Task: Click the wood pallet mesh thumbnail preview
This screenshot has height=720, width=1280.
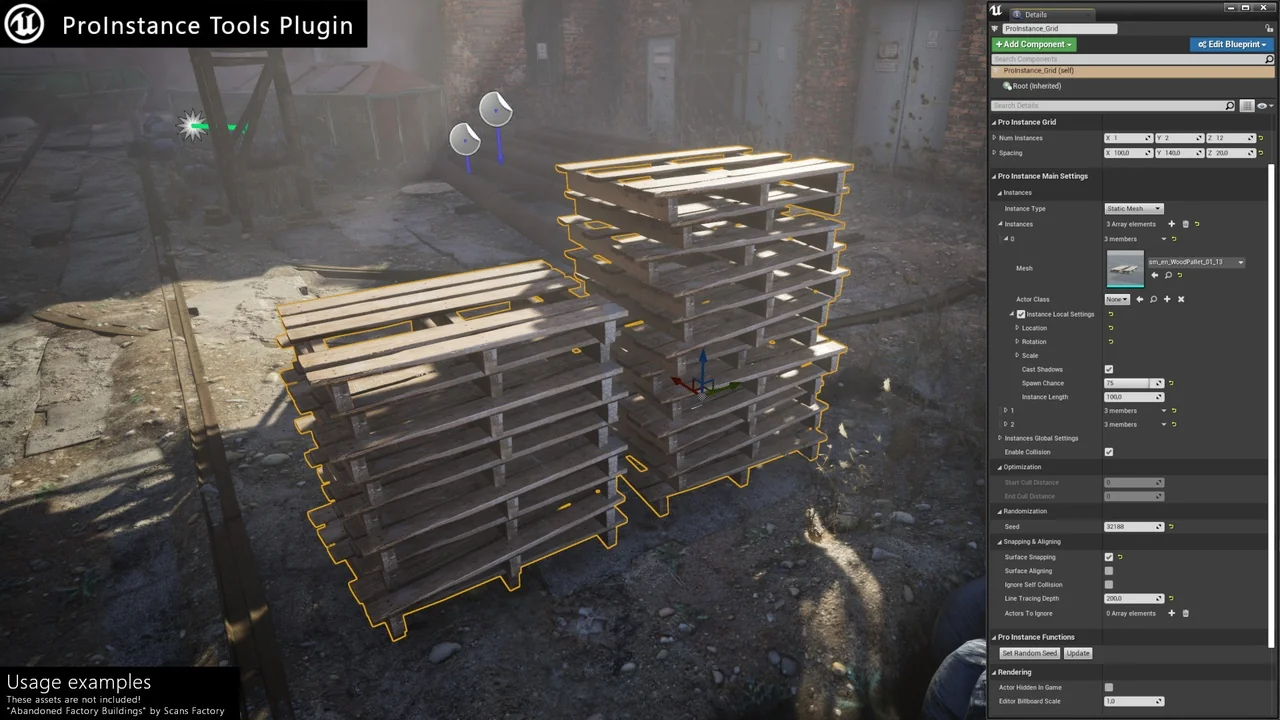Action: click(x=1124, y=267)
